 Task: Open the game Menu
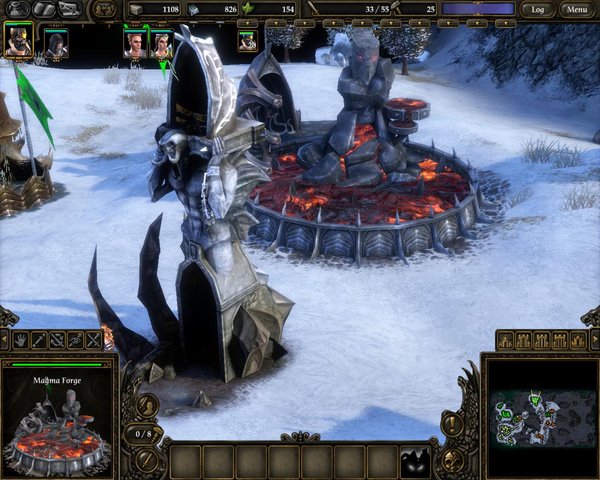point(574,10)
